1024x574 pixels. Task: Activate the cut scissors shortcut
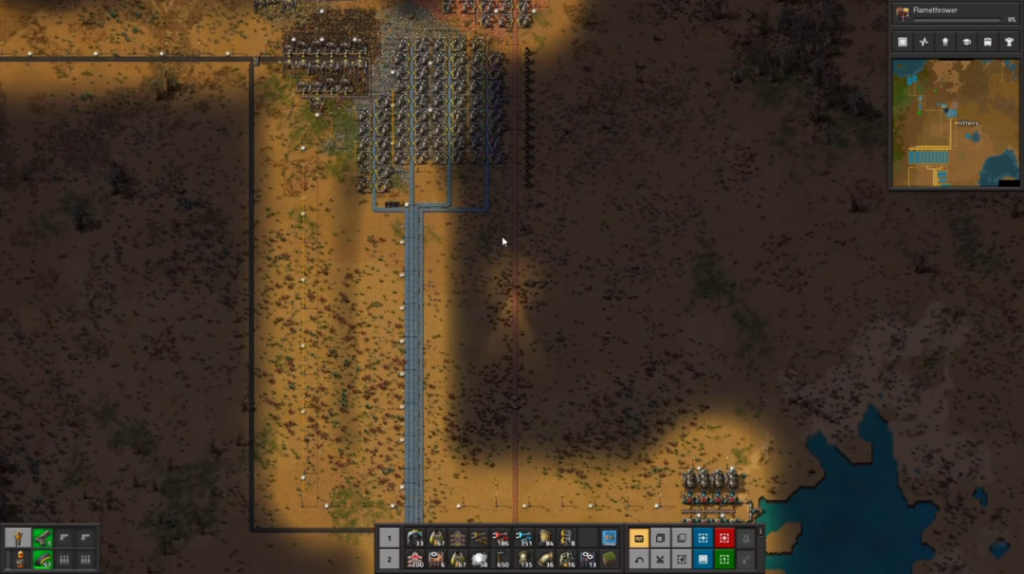pyautogui.click(x=660, y=559)
